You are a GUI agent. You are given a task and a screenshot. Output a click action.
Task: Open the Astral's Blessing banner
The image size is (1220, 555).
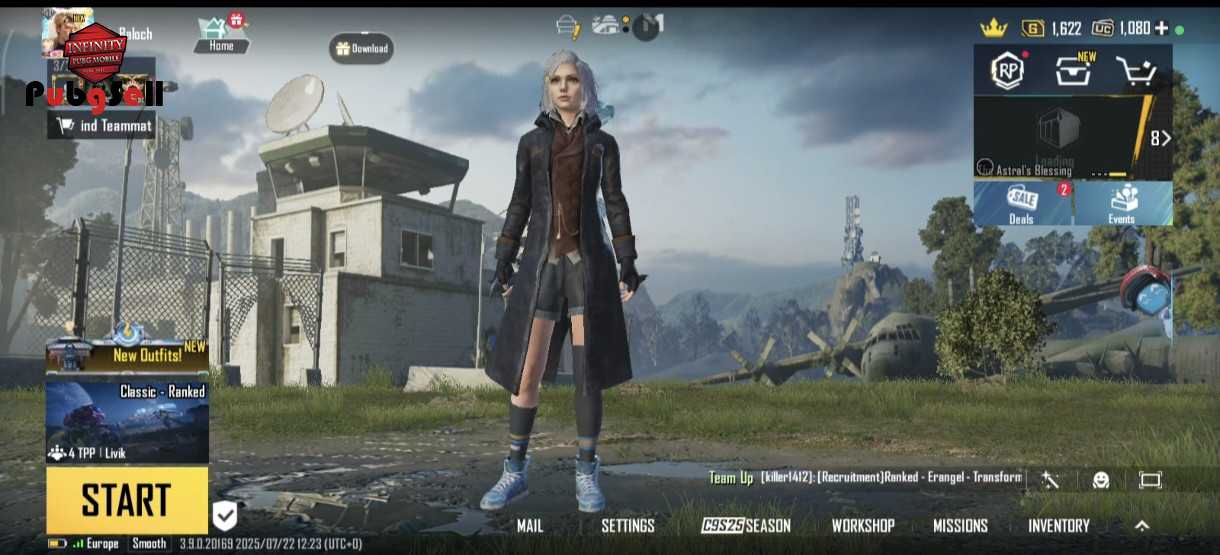(1060, 138)
